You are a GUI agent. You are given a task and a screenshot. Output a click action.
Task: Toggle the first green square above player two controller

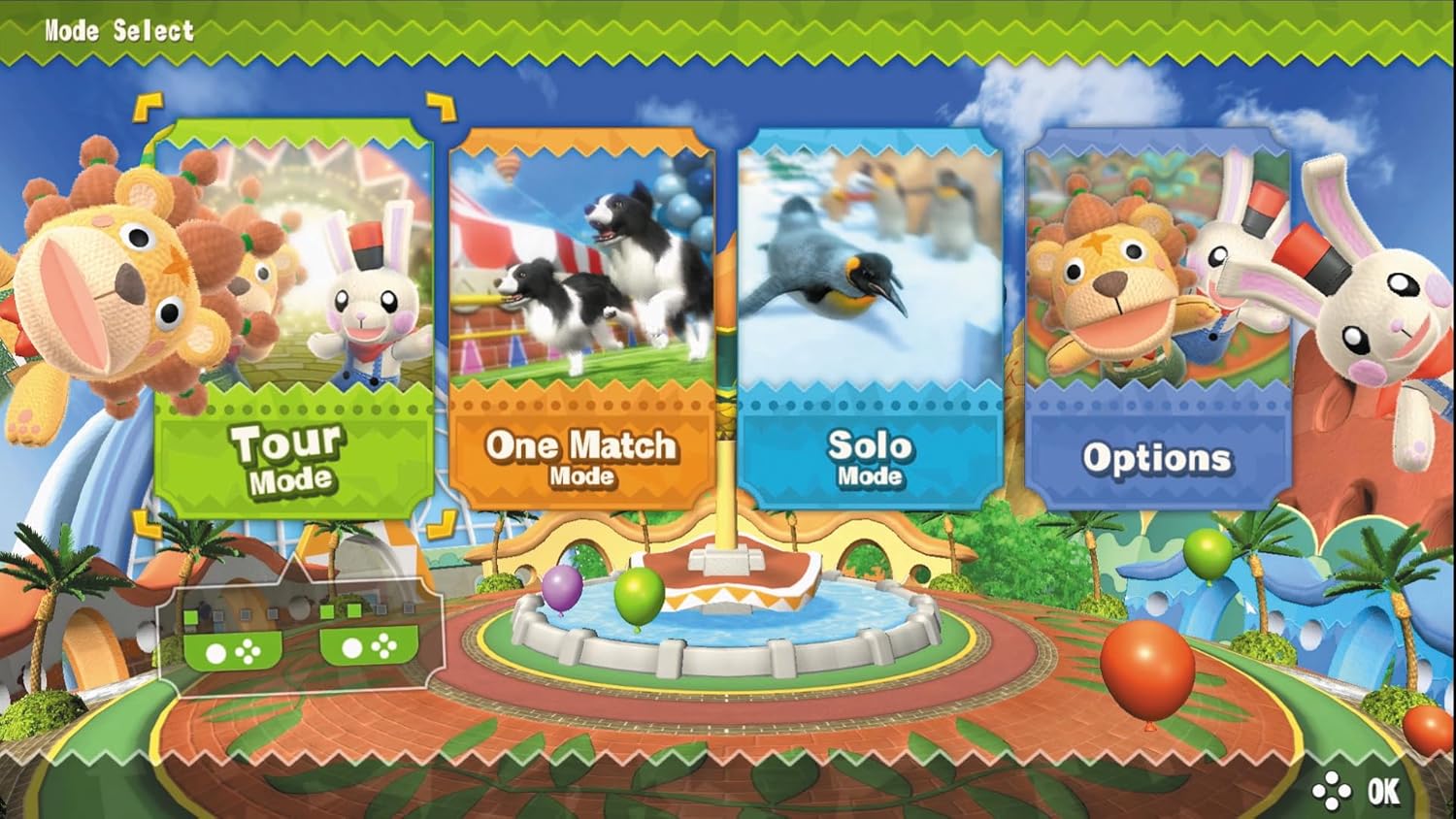[326, 611]
